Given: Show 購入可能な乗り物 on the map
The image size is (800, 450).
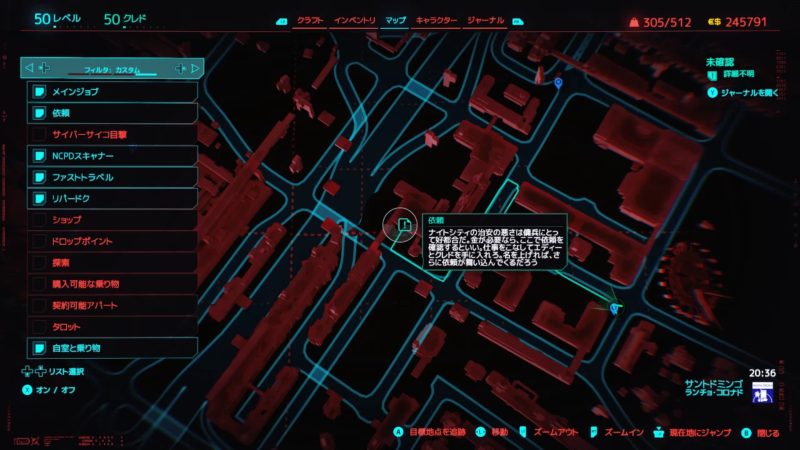Looking at the screenshot, I should [112, 284].
